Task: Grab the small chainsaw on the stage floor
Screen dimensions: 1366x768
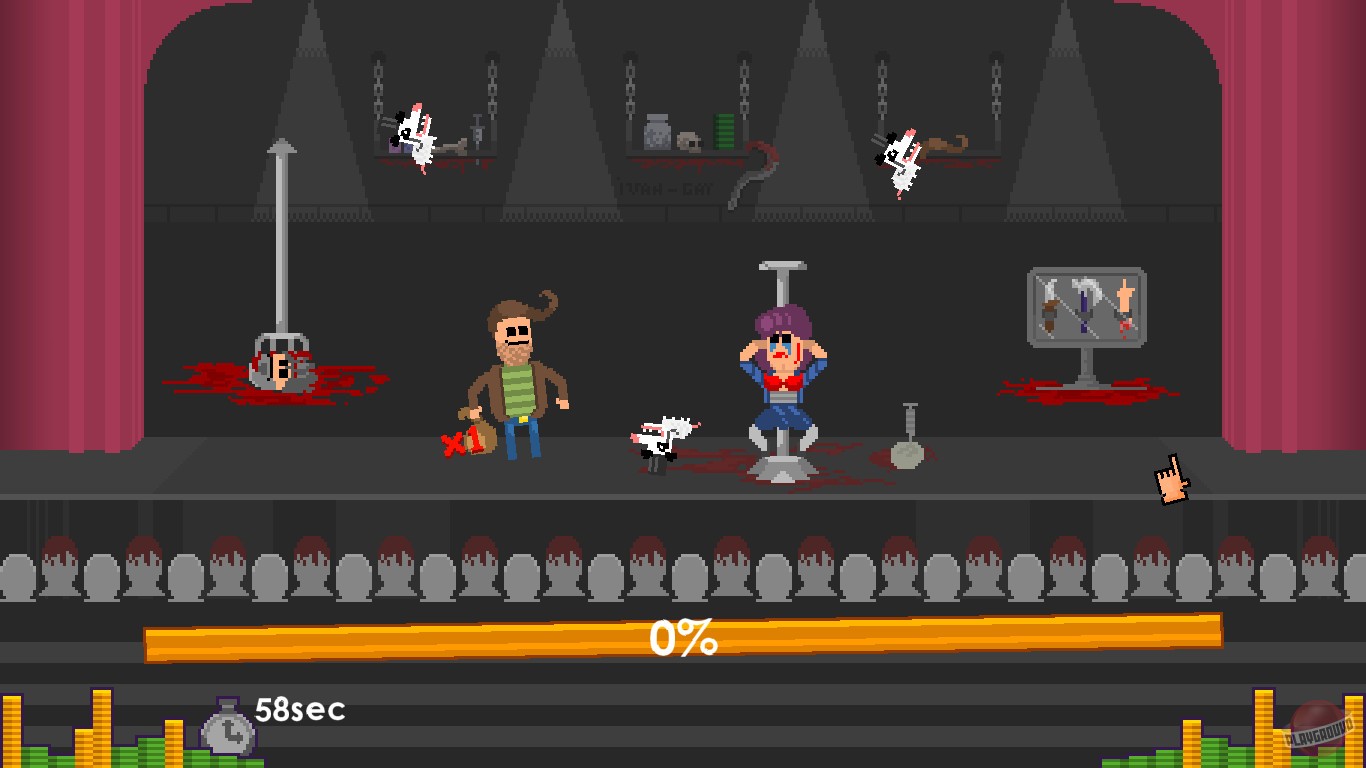Action: [x=662, y=435]
